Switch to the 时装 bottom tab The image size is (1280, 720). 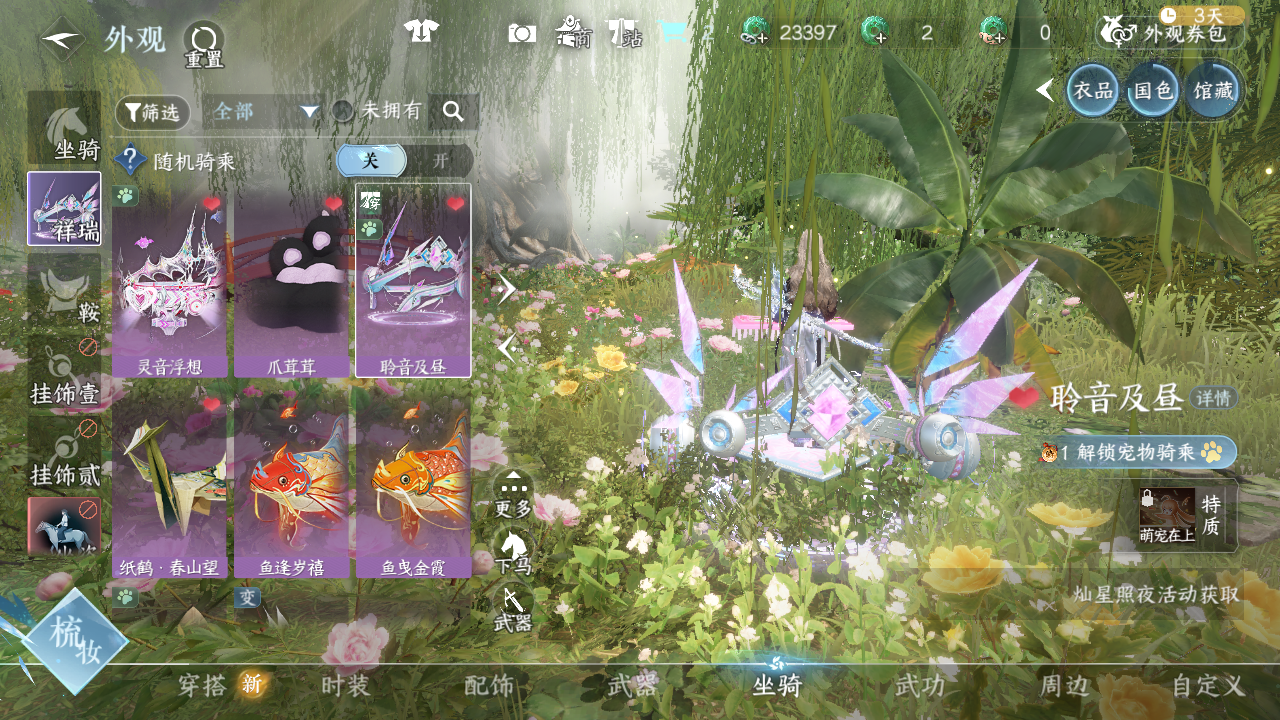pyautogui.click(x=346, y=686)
